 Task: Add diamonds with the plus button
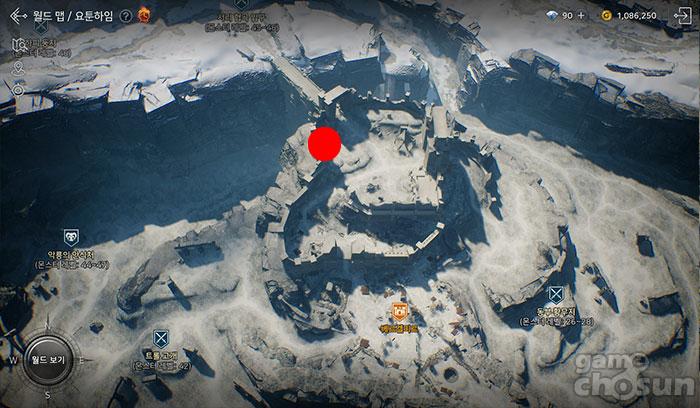pyautogui.click(x=581, y=16)
